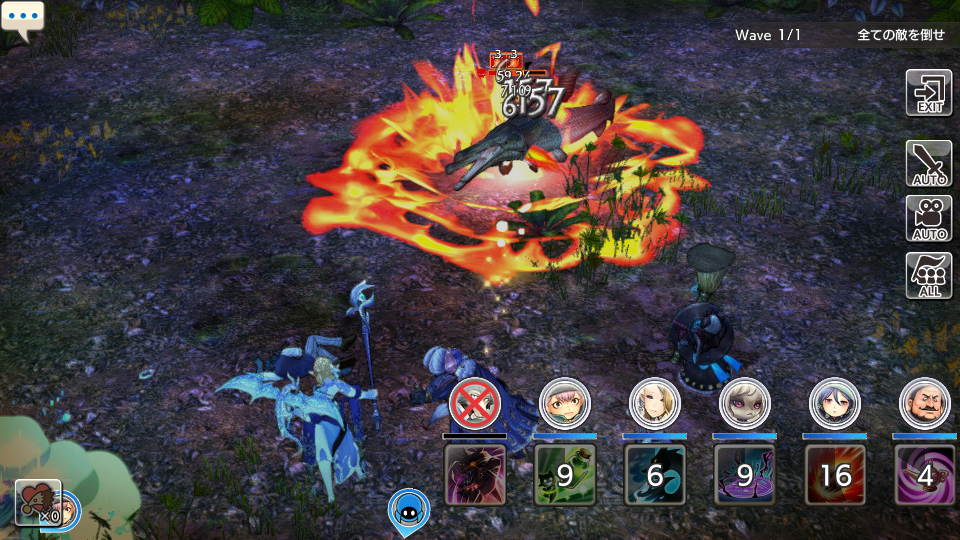The height and width of the screenshot is (540, 960).
Task: Toggle the camera AUTO mode button
Action: click(x=928, y=218)
